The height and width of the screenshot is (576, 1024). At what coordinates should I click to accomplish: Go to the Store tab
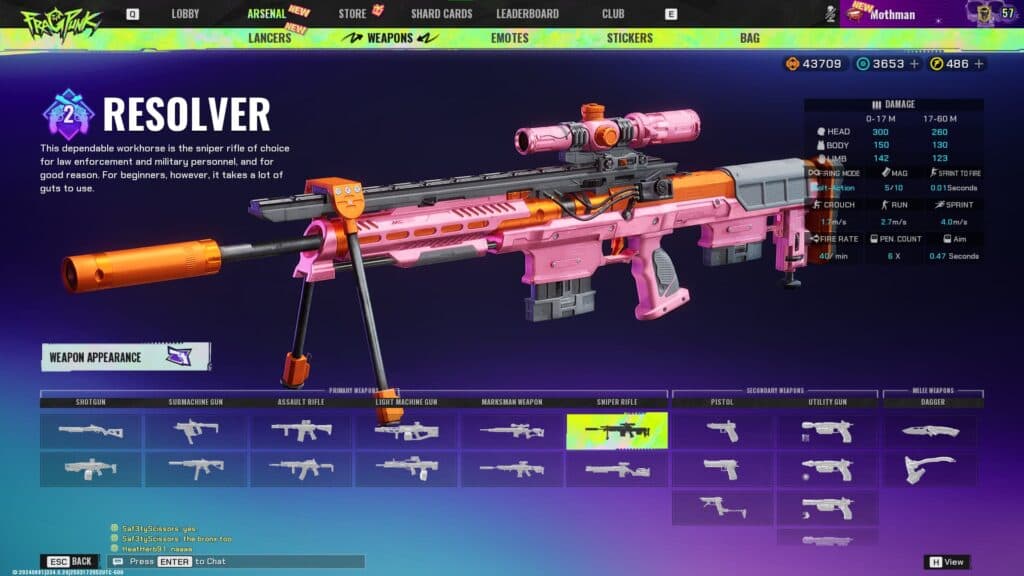point(352,14)
